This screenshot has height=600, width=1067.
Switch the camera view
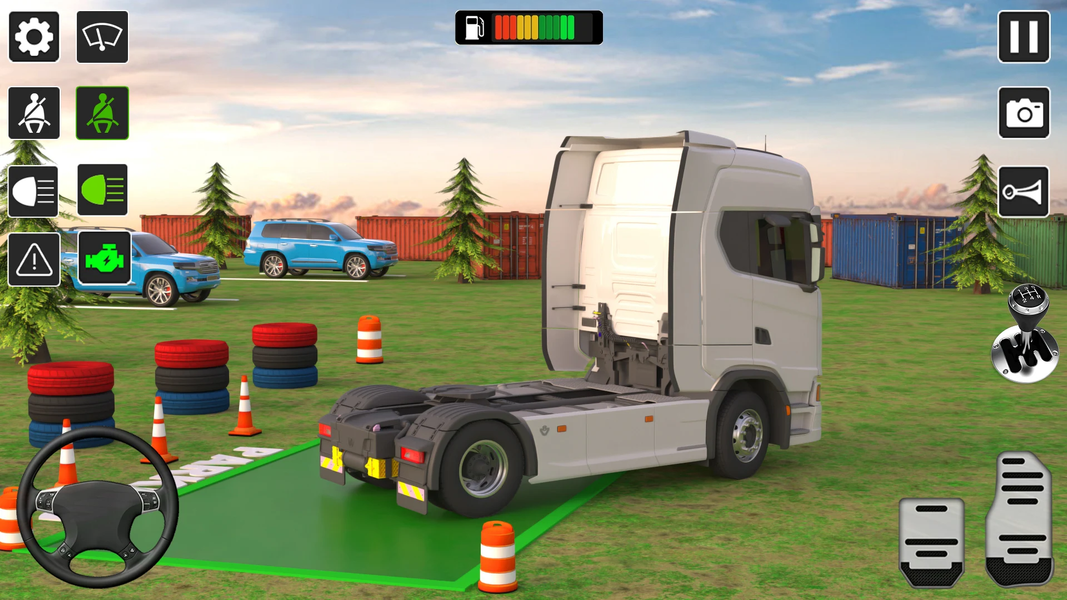coord(1023,113)
